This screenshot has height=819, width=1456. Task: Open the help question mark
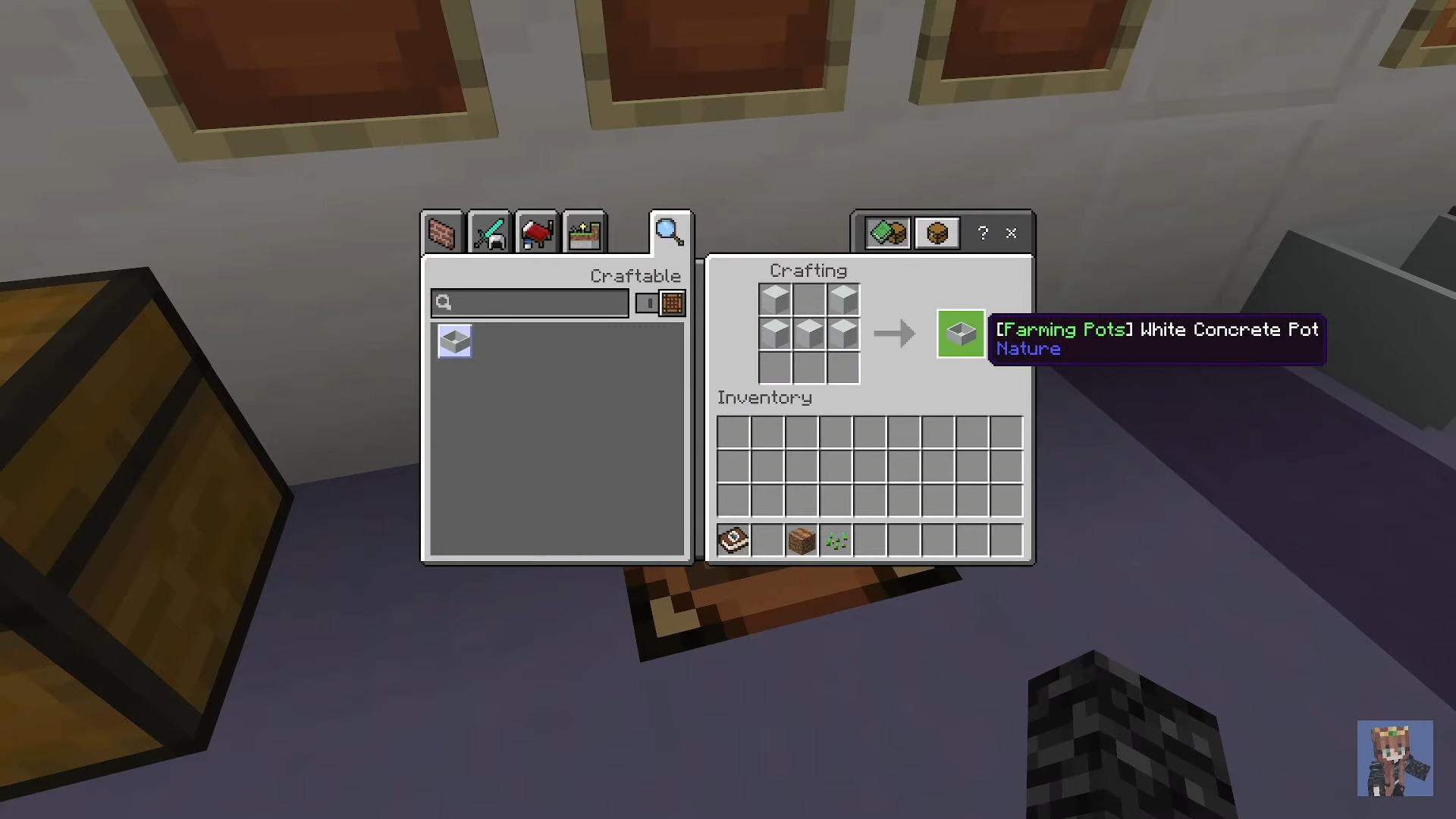[x=984, y=233]
